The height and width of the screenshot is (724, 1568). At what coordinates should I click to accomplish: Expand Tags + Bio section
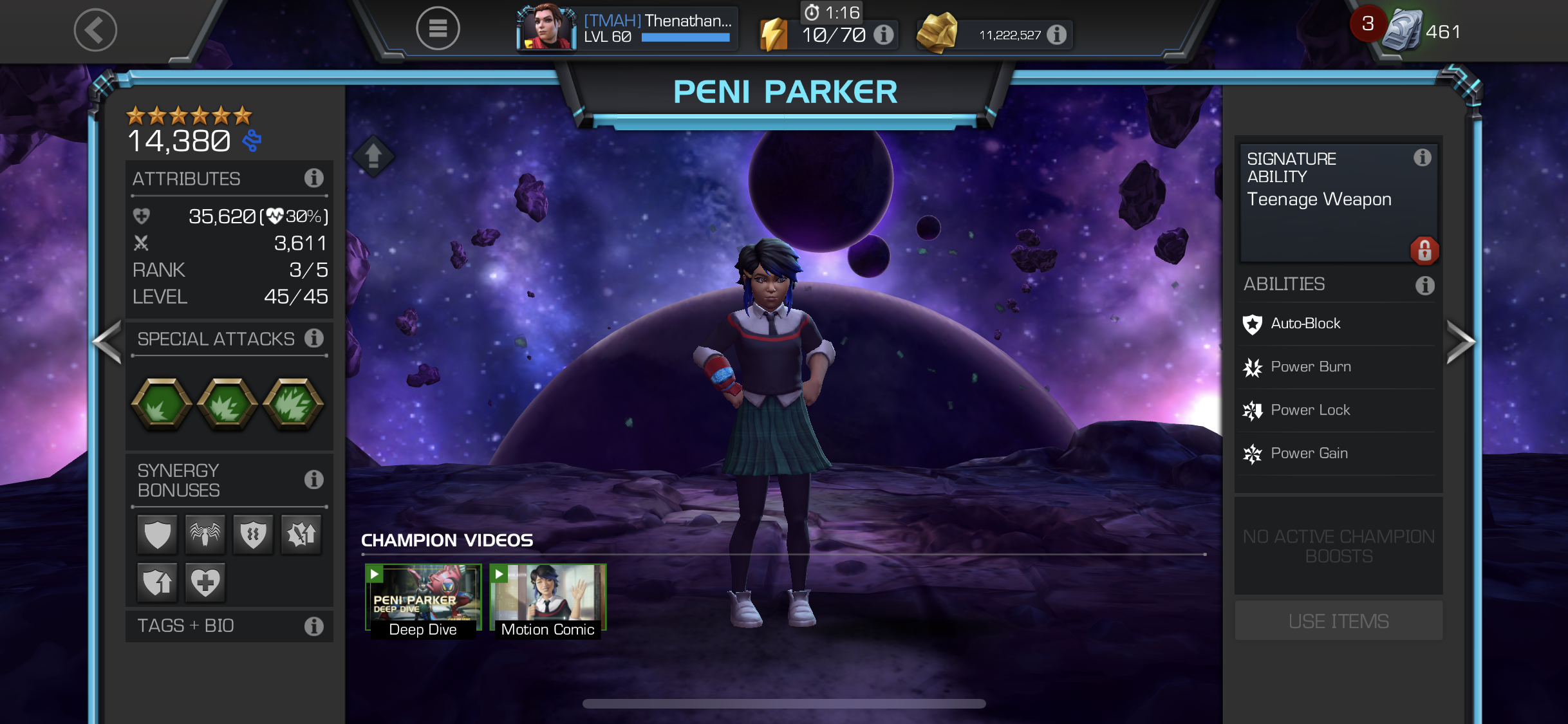229,626
